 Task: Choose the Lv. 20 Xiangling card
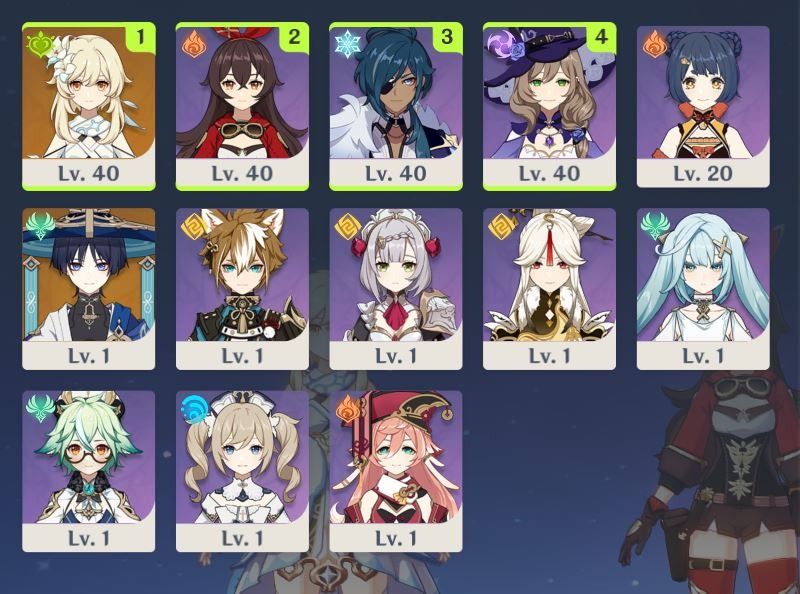[703, 105]
